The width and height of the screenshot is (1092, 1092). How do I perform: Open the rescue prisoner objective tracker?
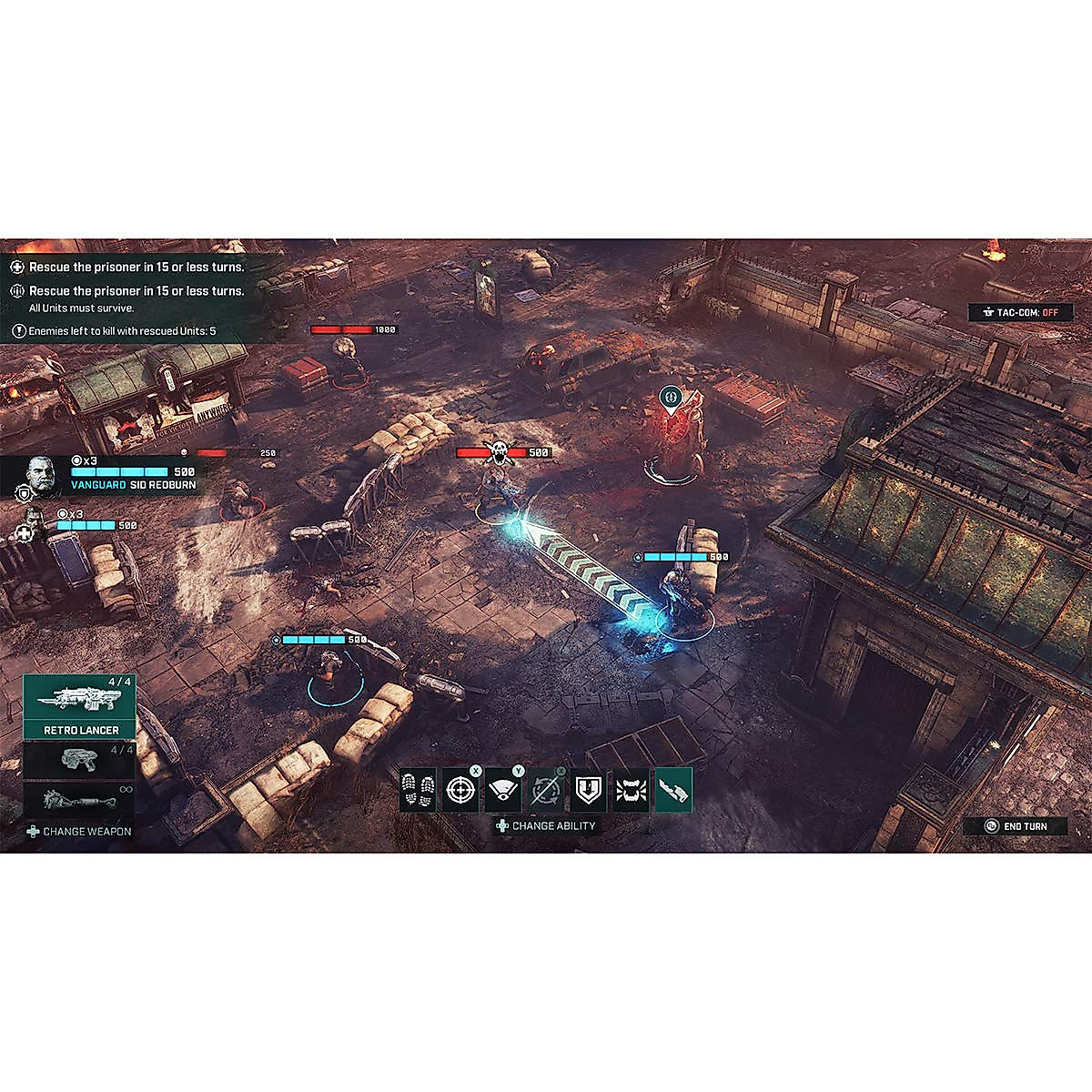point(127,268)
